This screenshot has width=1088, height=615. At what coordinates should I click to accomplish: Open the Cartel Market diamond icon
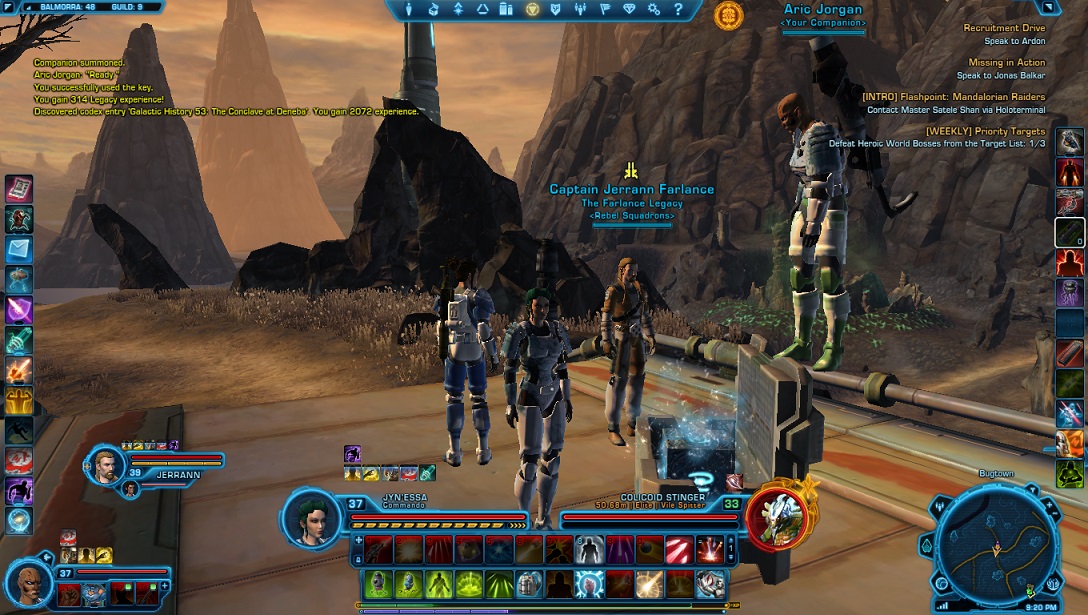(x=629, y=9)
